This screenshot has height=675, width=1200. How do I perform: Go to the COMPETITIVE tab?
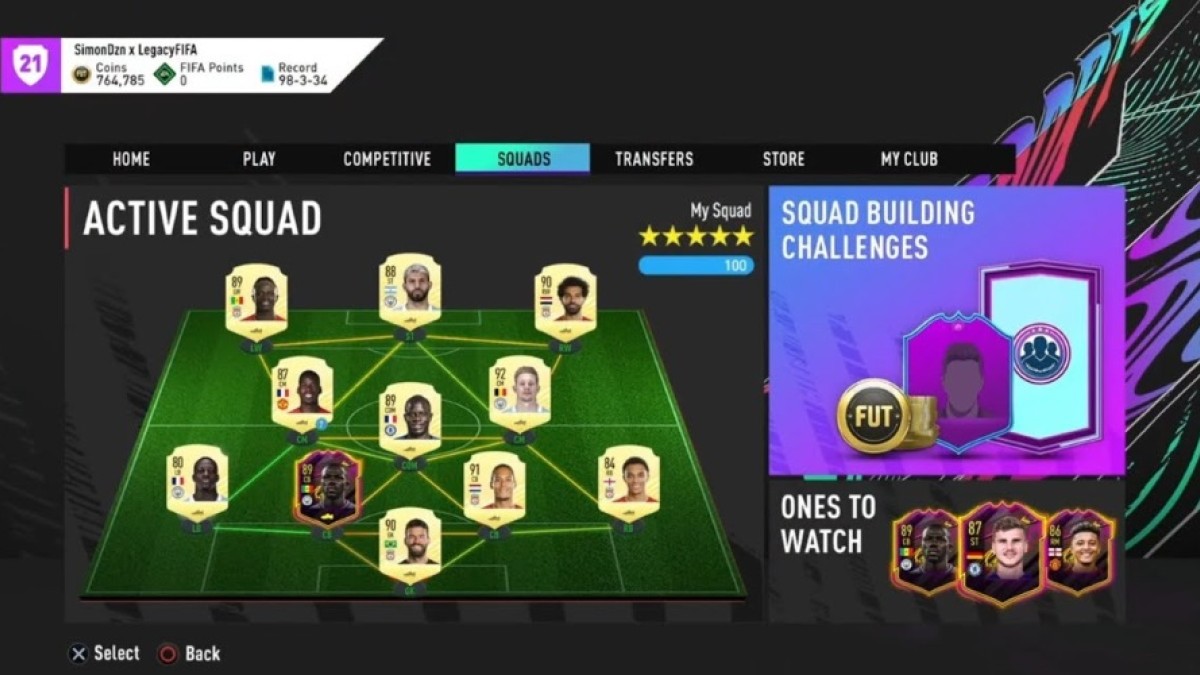click(x=387, y=159)
